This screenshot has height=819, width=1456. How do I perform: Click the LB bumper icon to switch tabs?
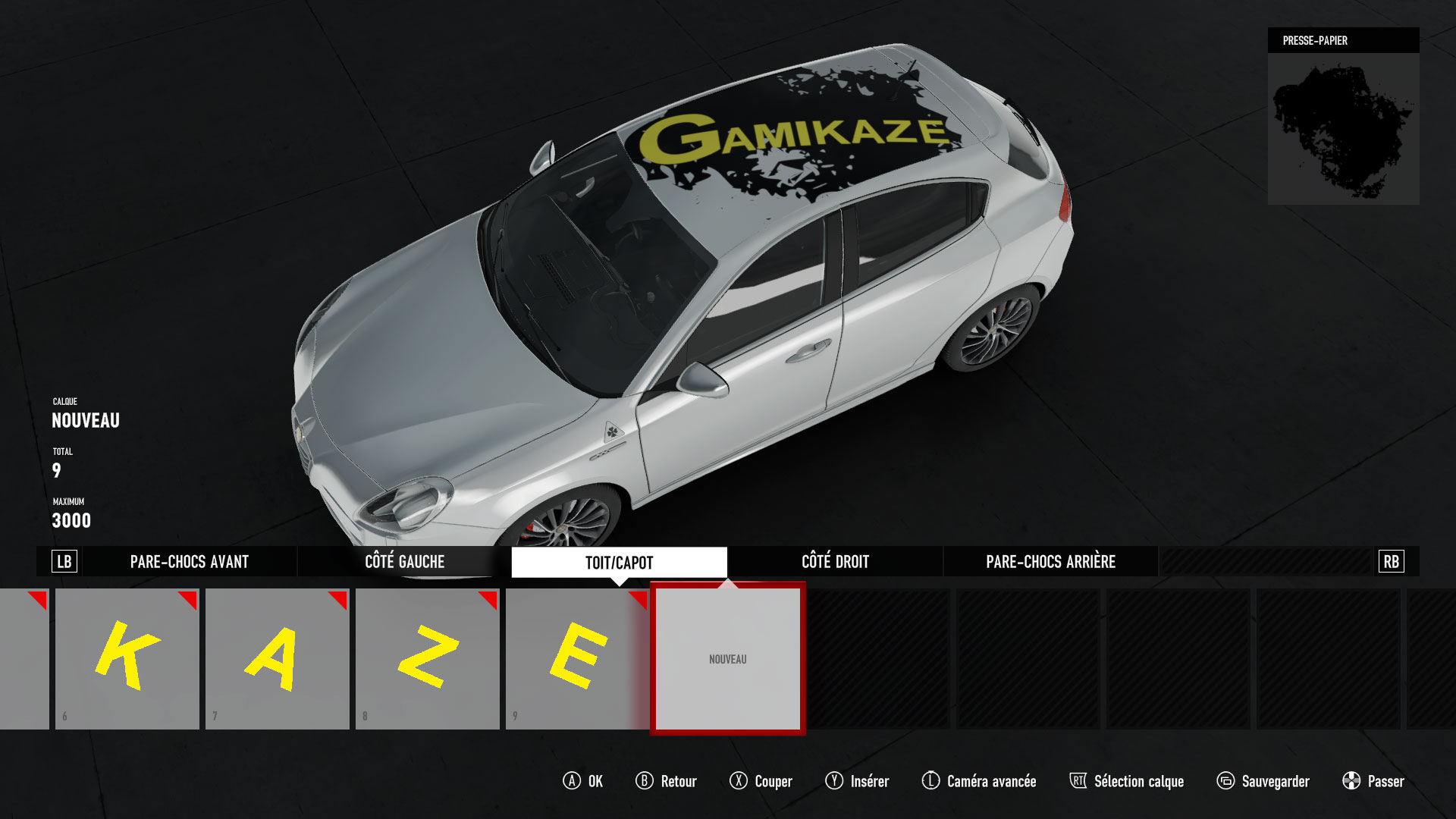pos(64,562)
